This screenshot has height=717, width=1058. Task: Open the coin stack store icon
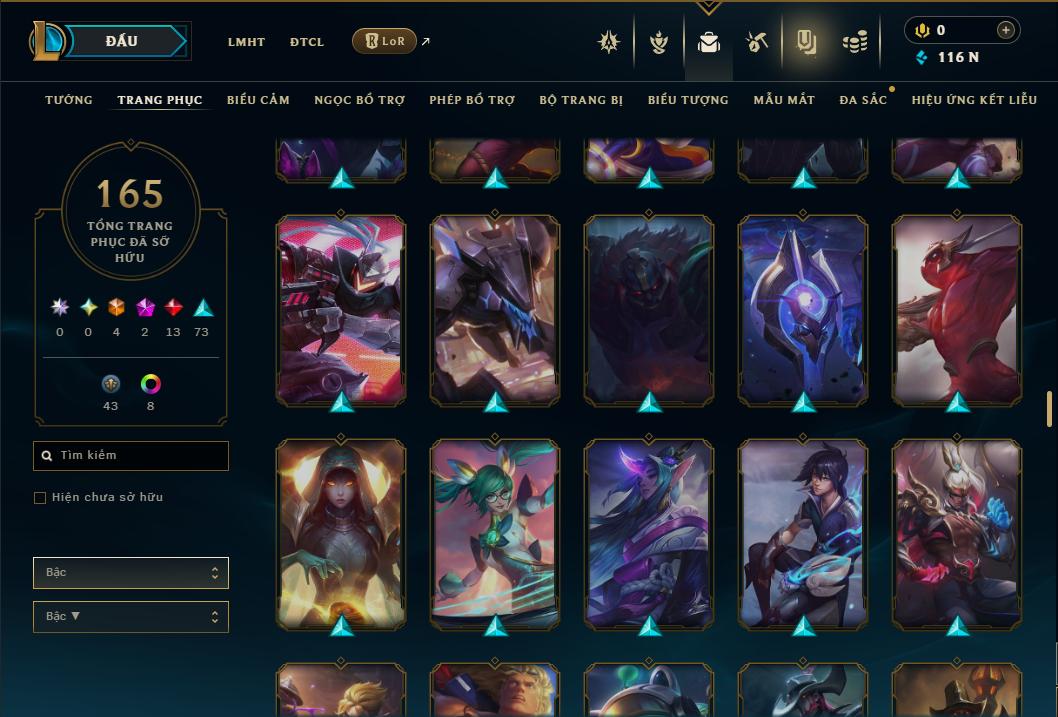(854, 42)
